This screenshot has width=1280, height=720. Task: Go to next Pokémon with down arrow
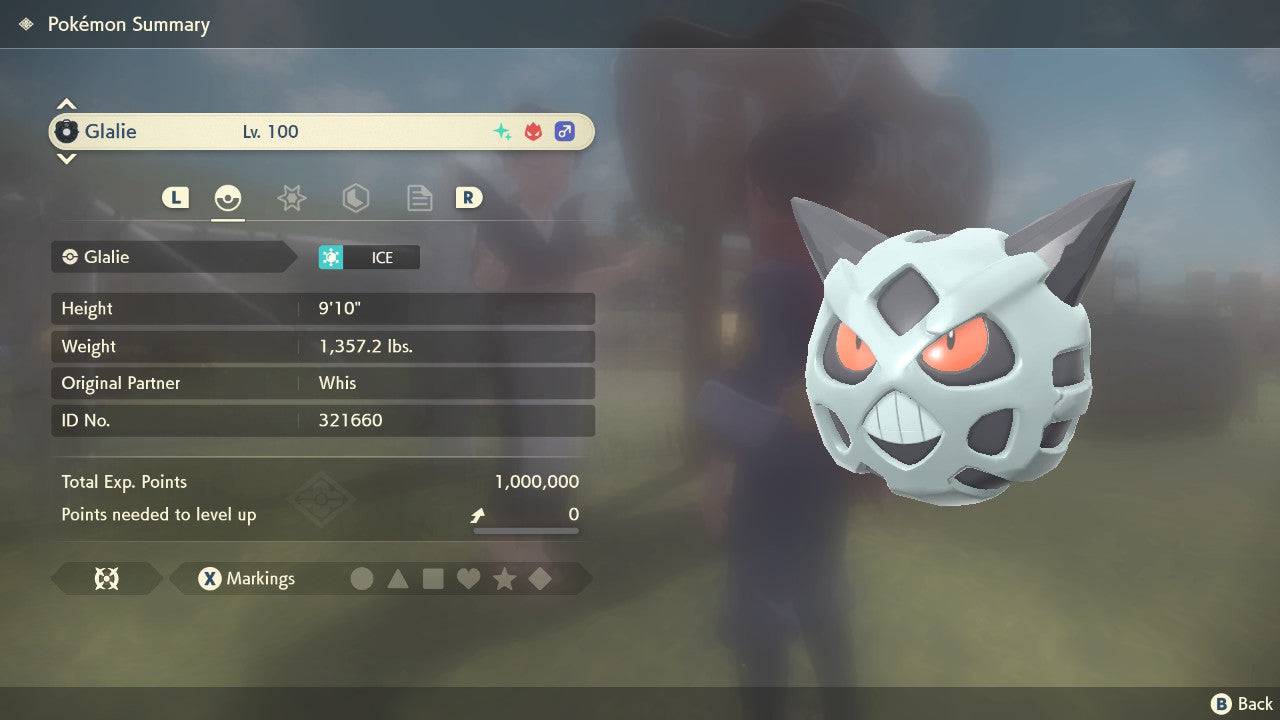[66, 158]
